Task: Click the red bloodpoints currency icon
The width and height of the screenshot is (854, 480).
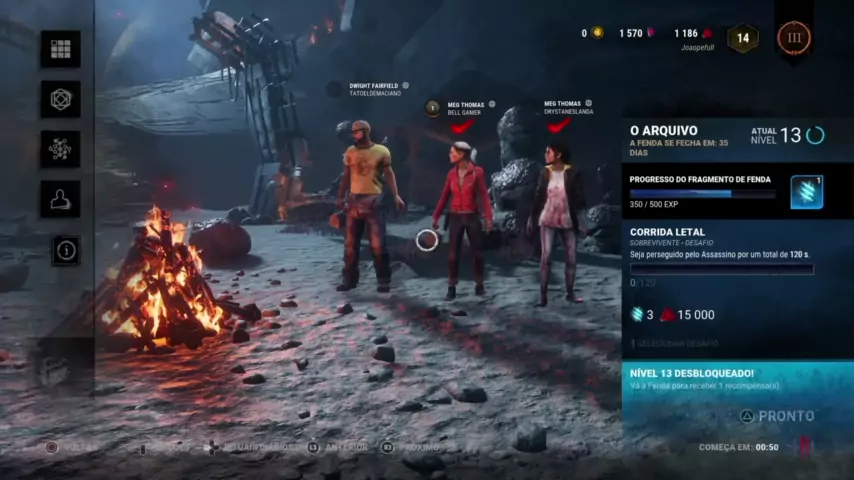Action: pos(707,33)
